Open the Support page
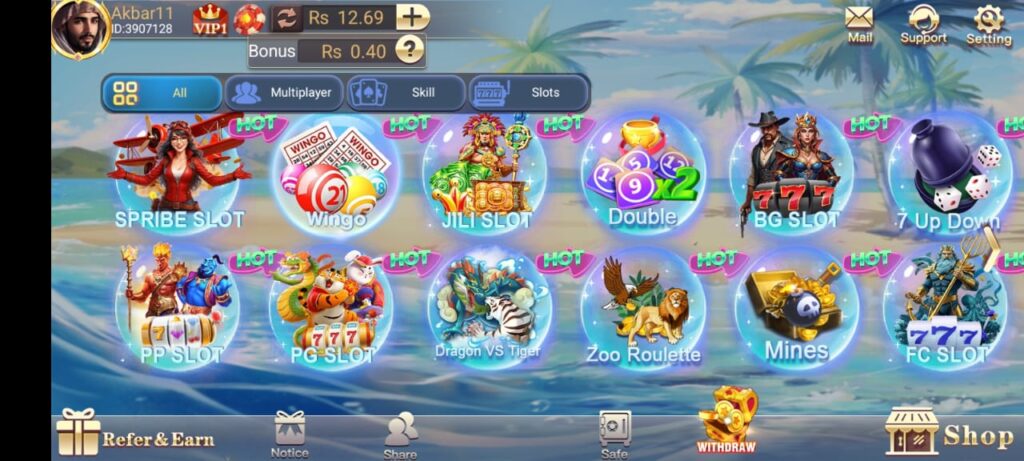 (x=922, y=23)
